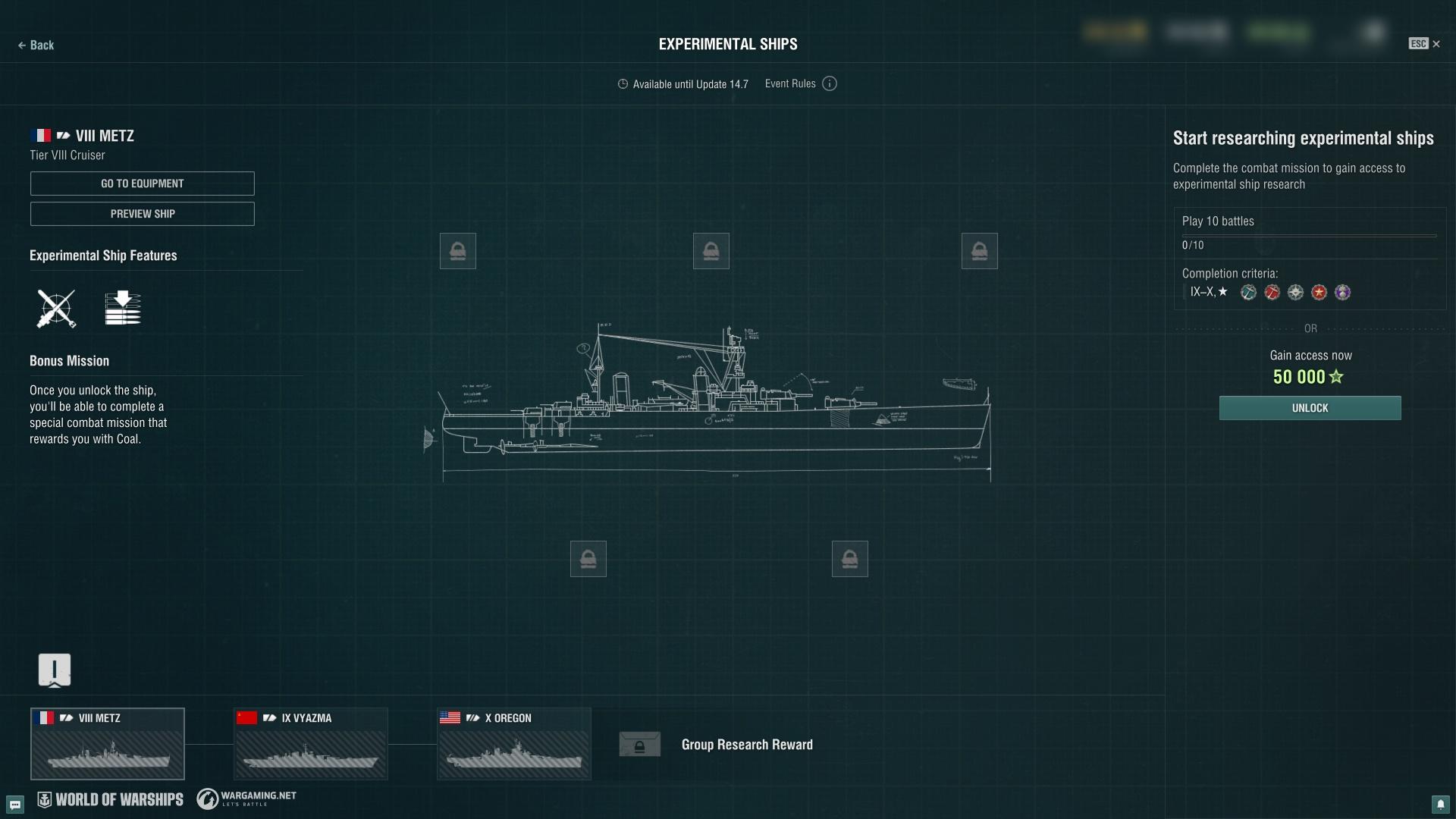Open Go To Equipment for Metz
Image resolution: width=1456 pixels, height=819 pixels.
143,184
